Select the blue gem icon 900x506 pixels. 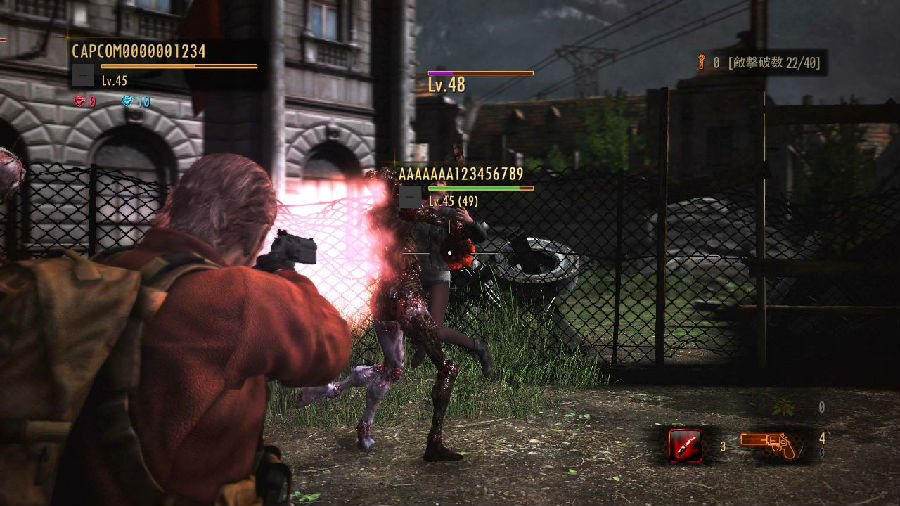[127, 101]
